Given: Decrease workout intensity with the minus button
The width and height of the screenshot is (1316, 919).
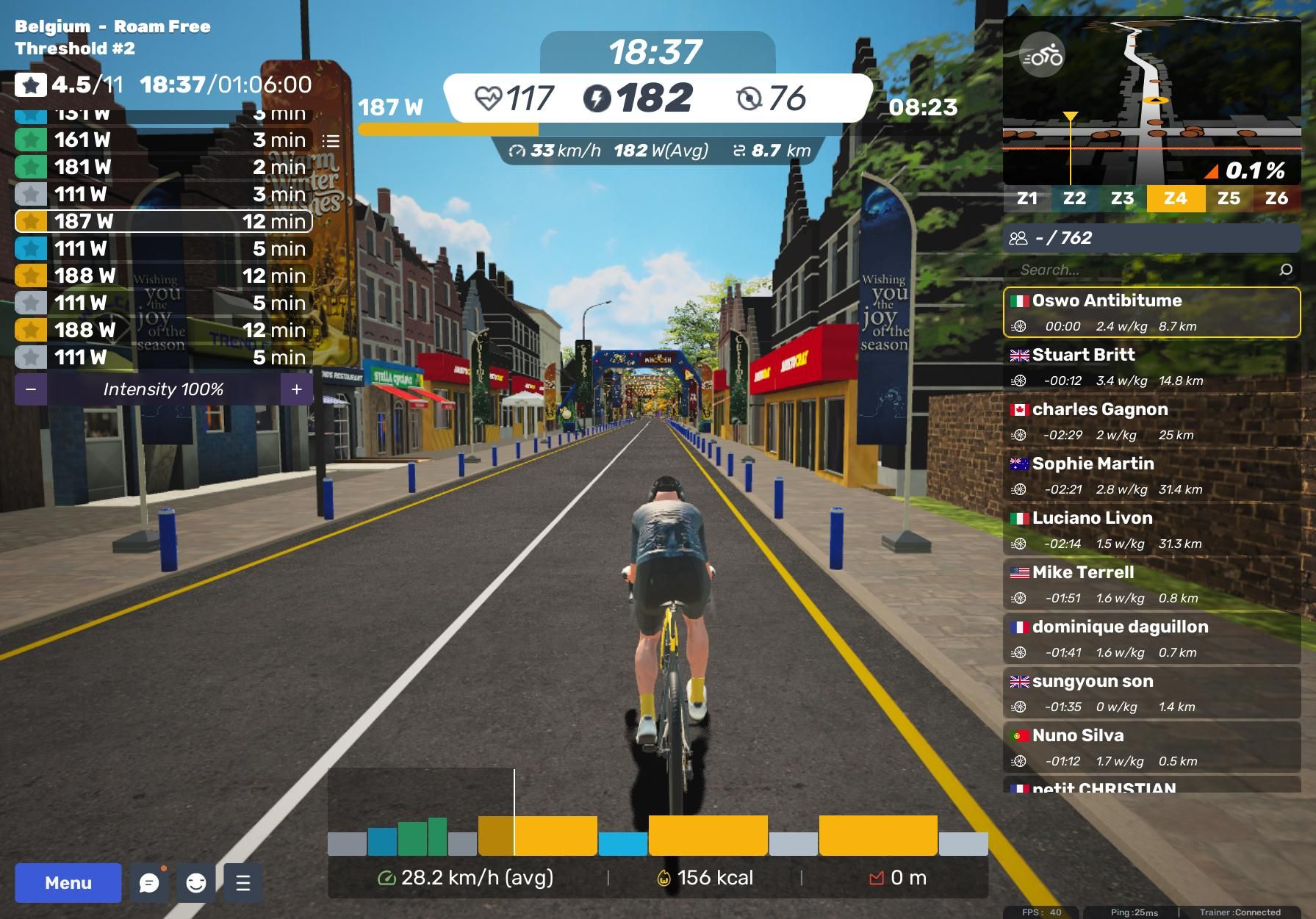Looking at the screenshot, I should click(x=31, y=389).
